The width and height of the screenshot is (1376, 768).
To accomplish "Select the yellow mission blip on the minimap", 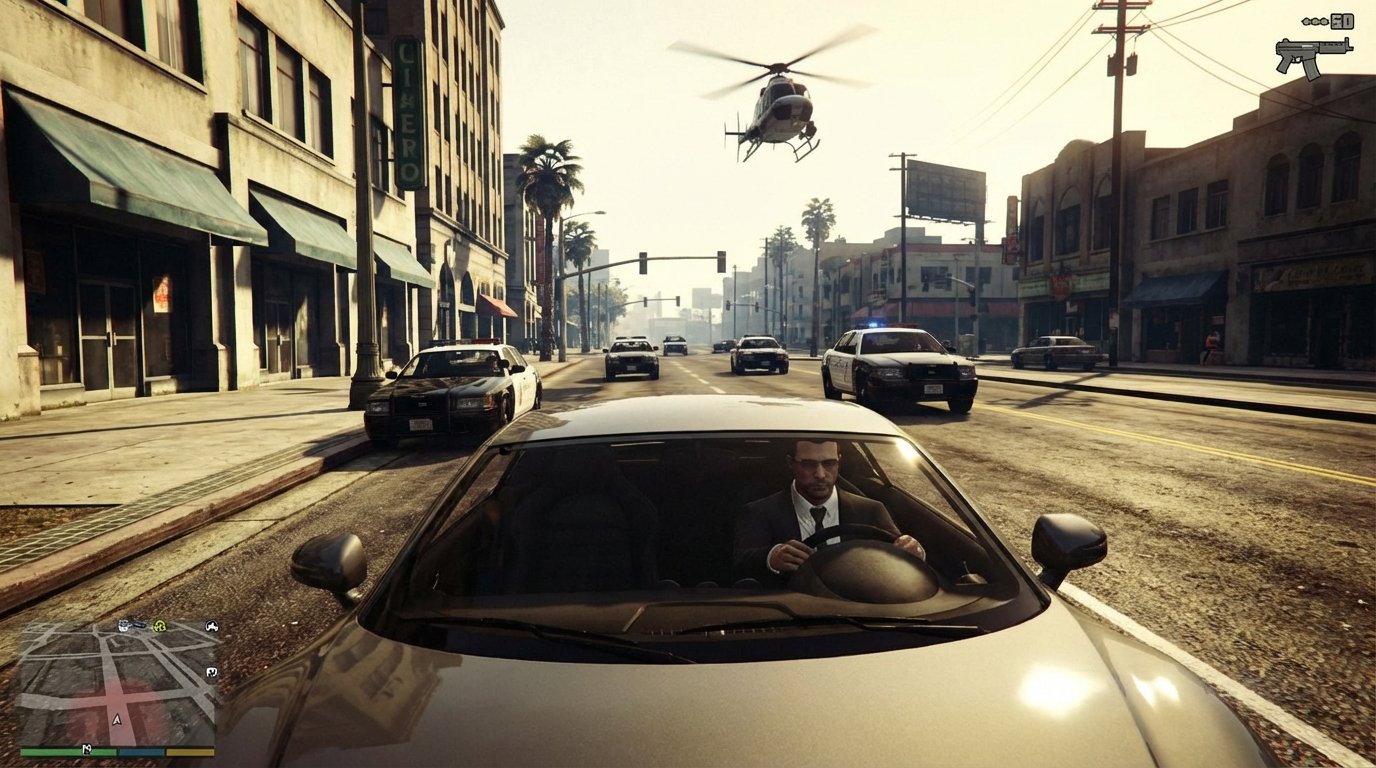I will [160, 626].
